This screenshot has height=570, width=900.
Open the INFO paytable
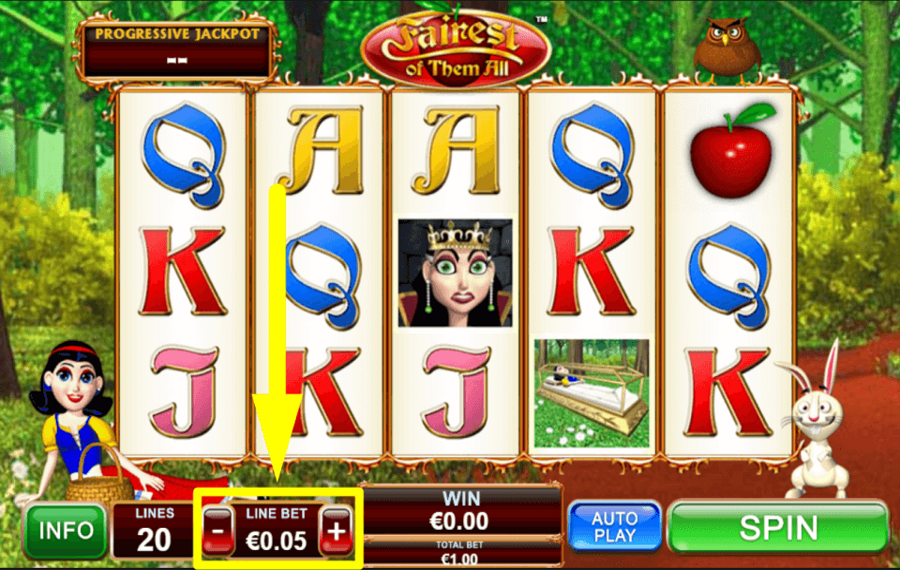[x=66, y=530]
